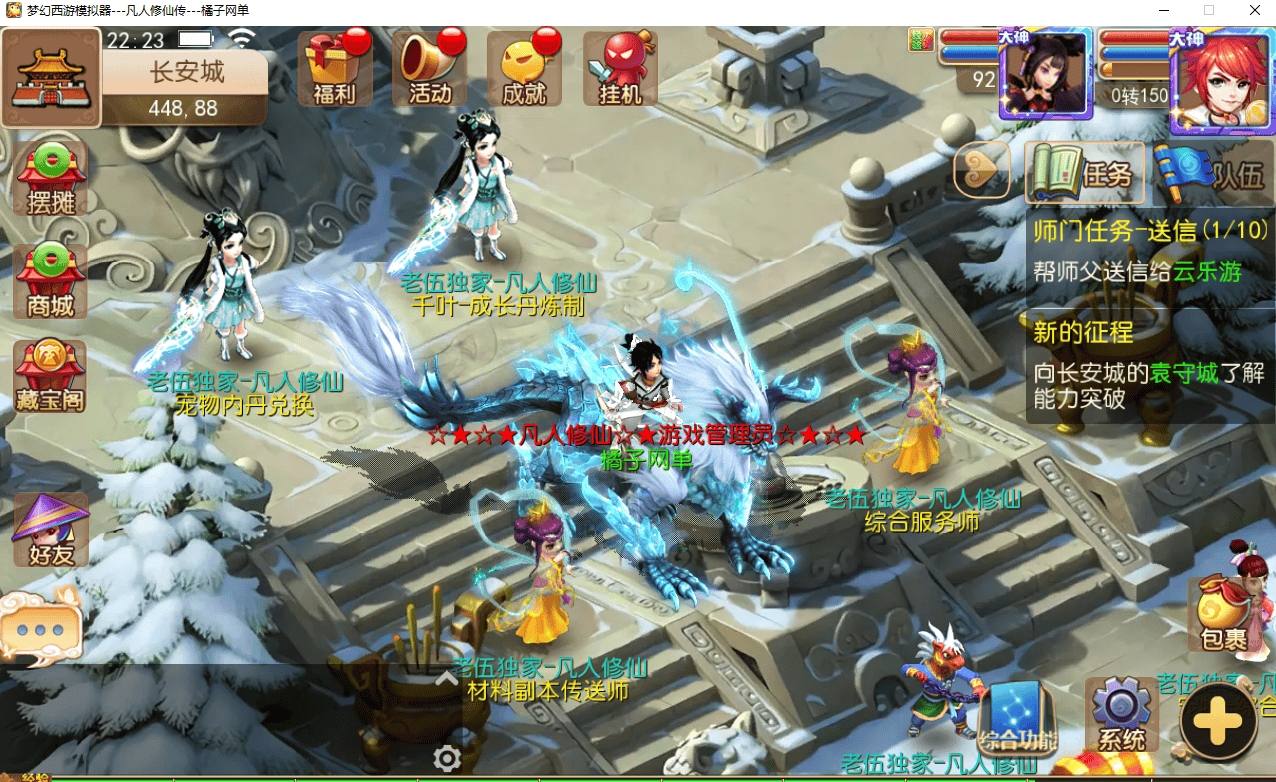1276x782 pixels.
Task: Open the 福利 gift box menu
Action: 334,70
